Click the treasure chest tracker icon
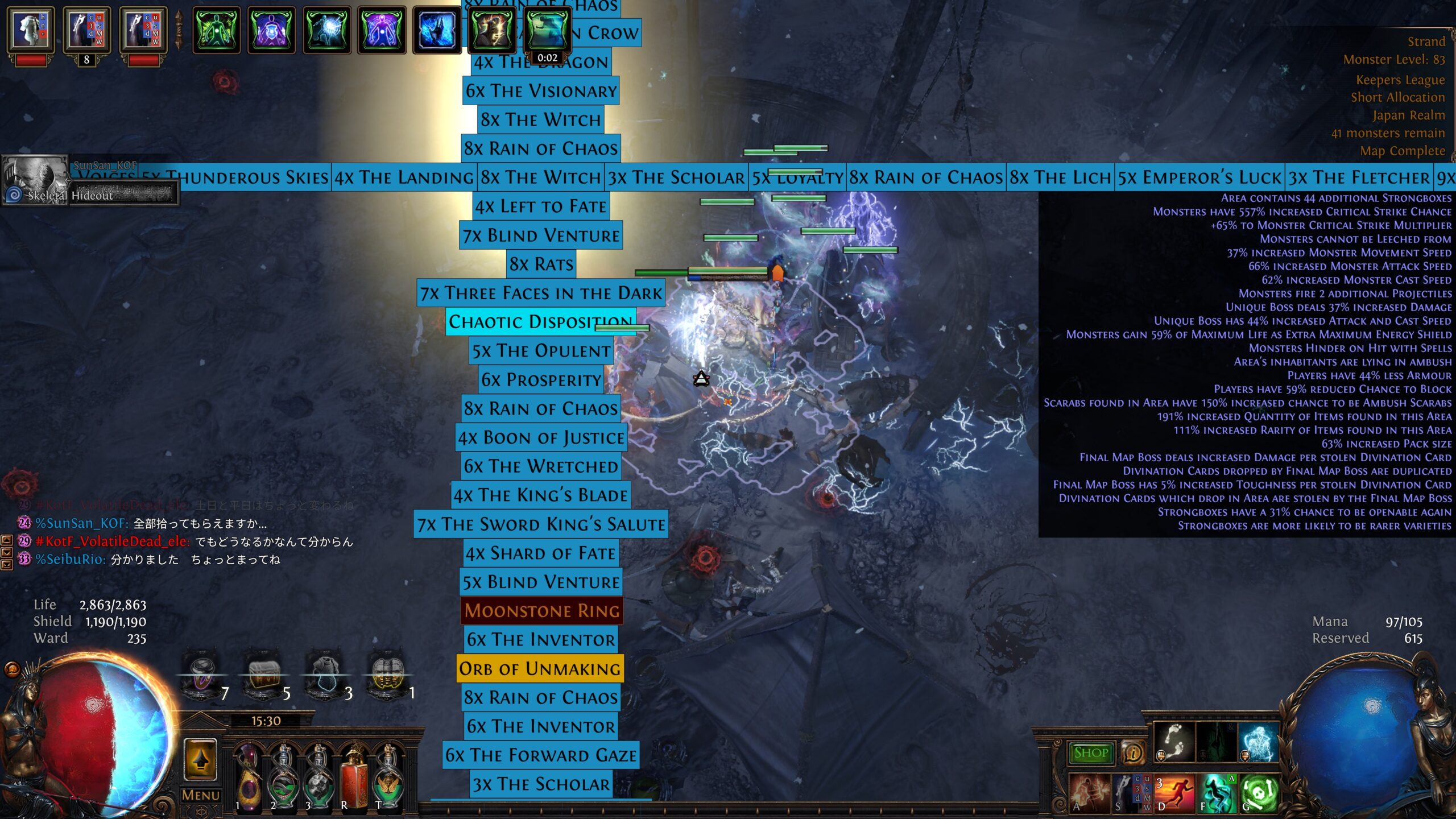 coord(264,677)
